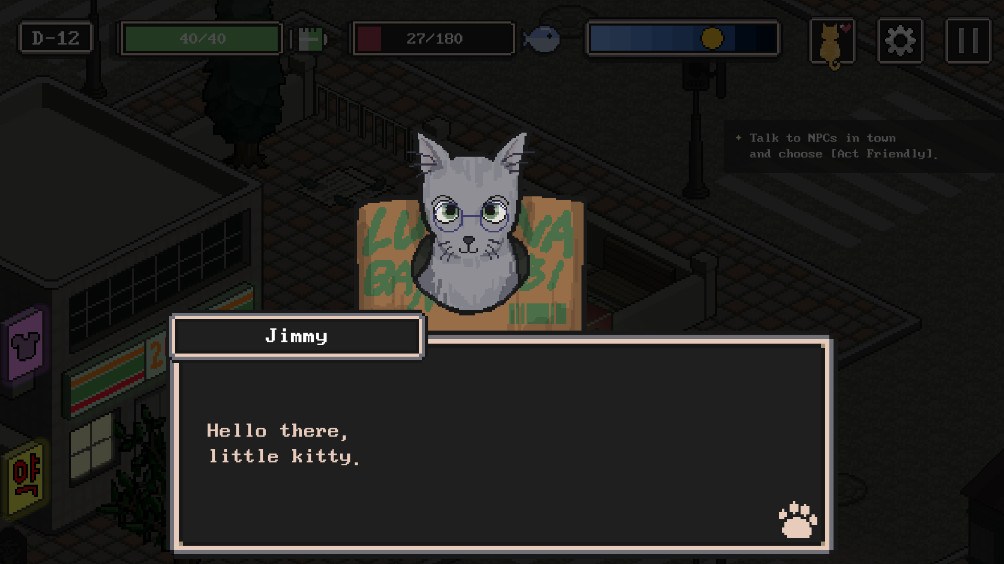Open the cat relationships icon
The height and width of the screenshot is (564, 1004).
pos(832,42)
